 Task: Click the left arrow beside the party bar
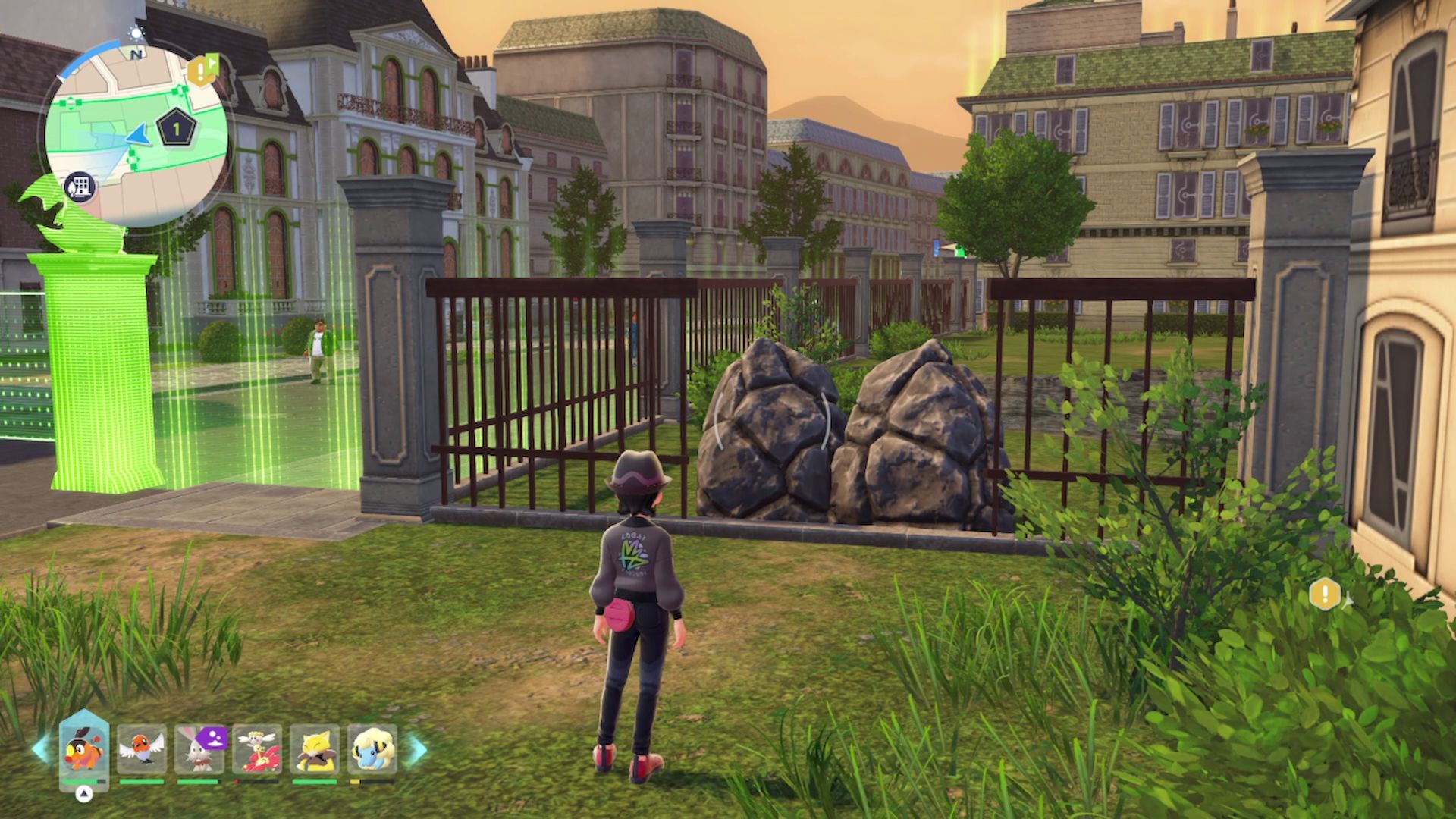pos(41,749)
